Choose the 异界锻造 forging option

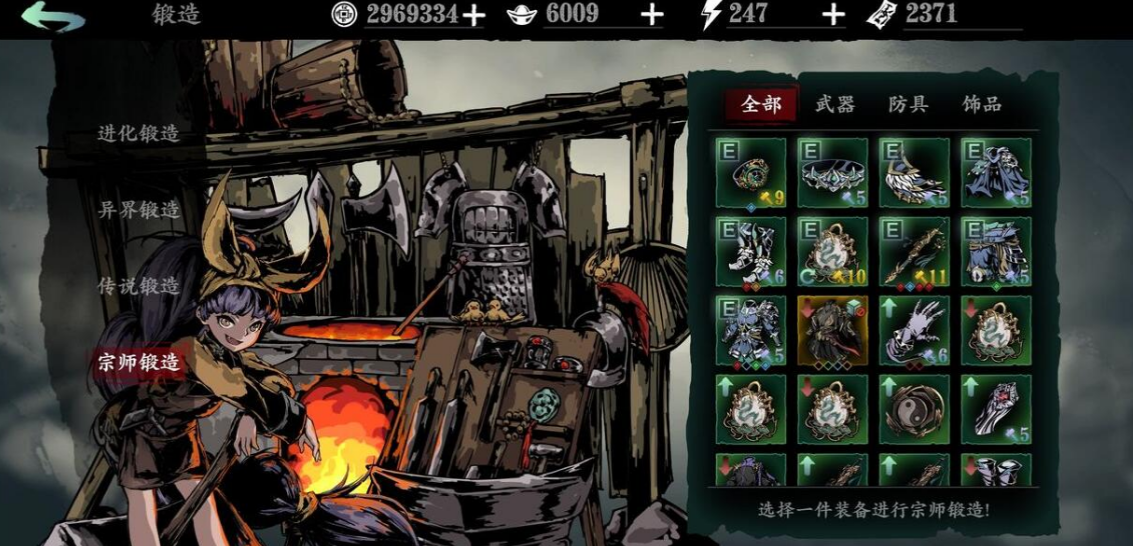[x=138, y=209]
